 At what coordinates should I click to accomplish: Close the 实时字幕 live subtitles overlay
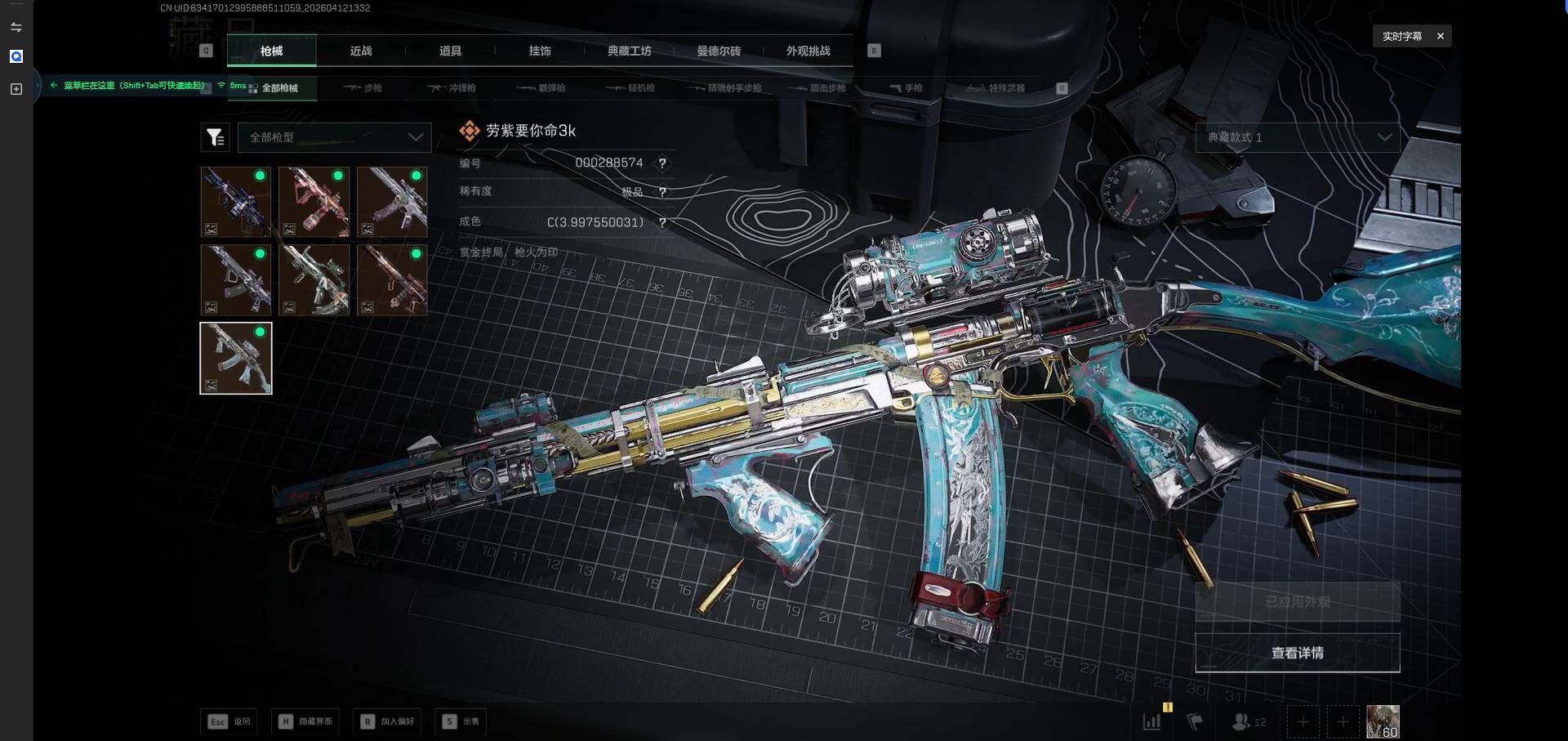pyautogui.click(x=1441, y=36)
